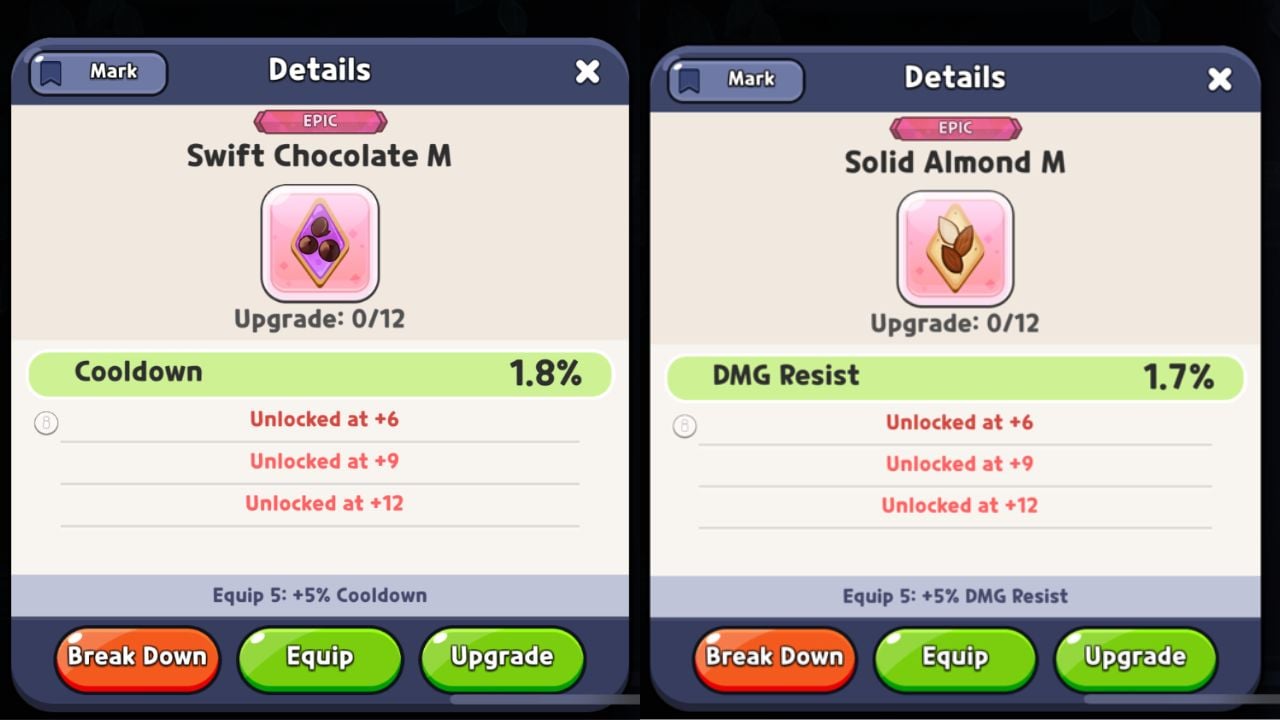Click the EPIC rarity badge above Swift Chocolate M
This screenshot has height=720, width=1280.
[320, 121]
